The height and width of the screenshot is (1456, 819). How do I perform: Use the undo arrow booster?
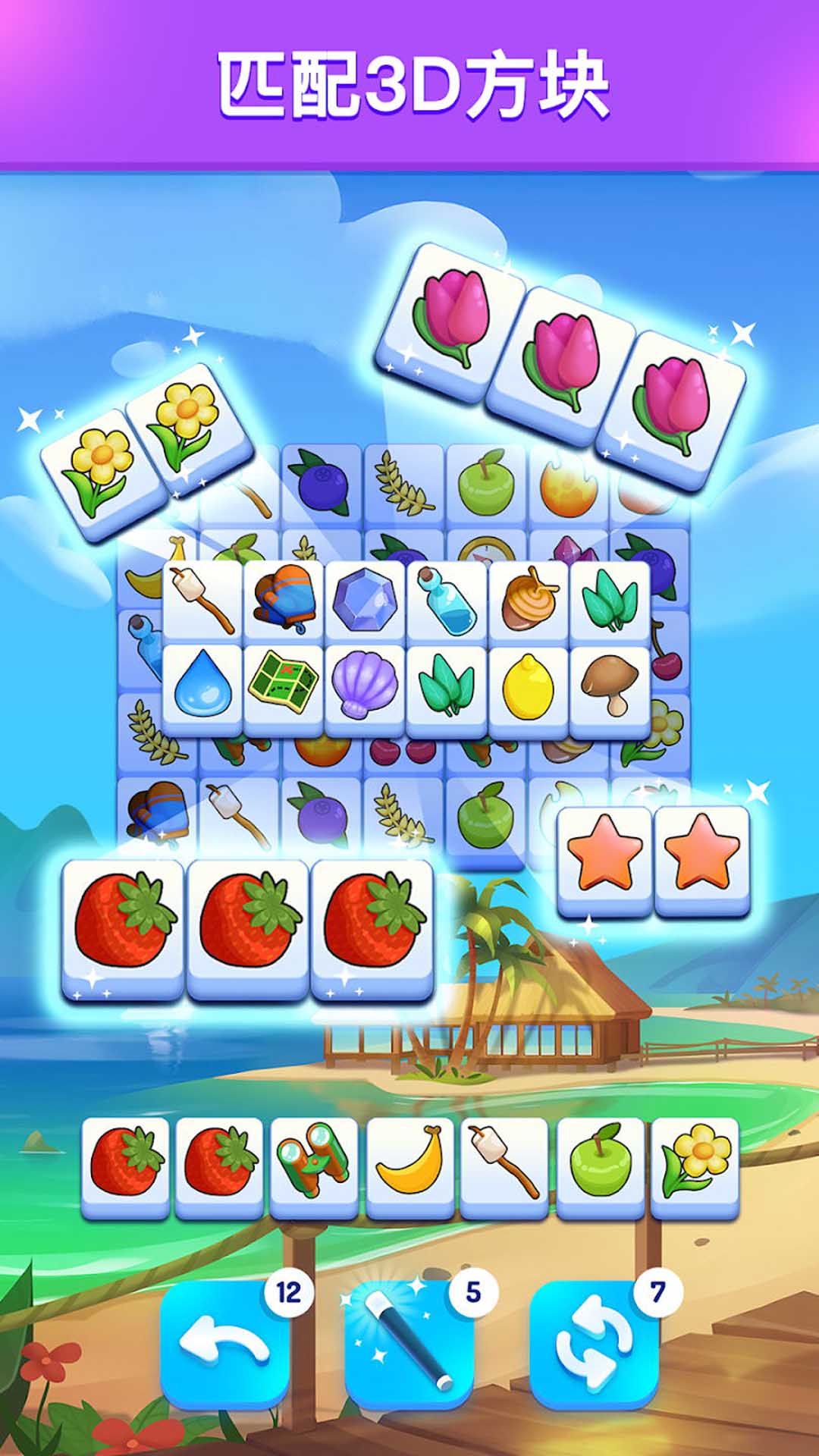click(x=224, y=1345)
